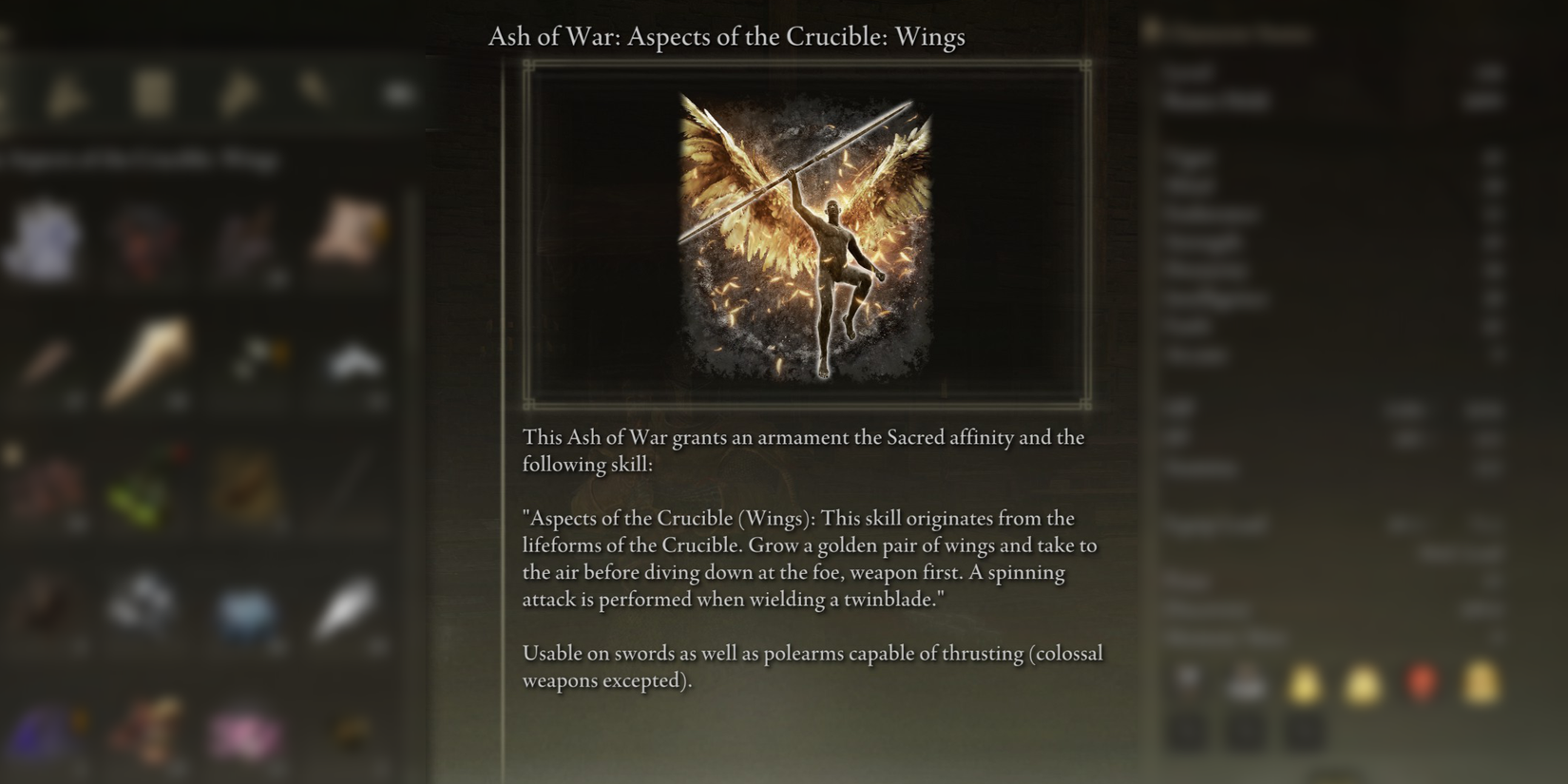The width and height of the screenshot is (1568, 784).
Task: Click the Ash of War title text at the top
Action: [727, 37]
